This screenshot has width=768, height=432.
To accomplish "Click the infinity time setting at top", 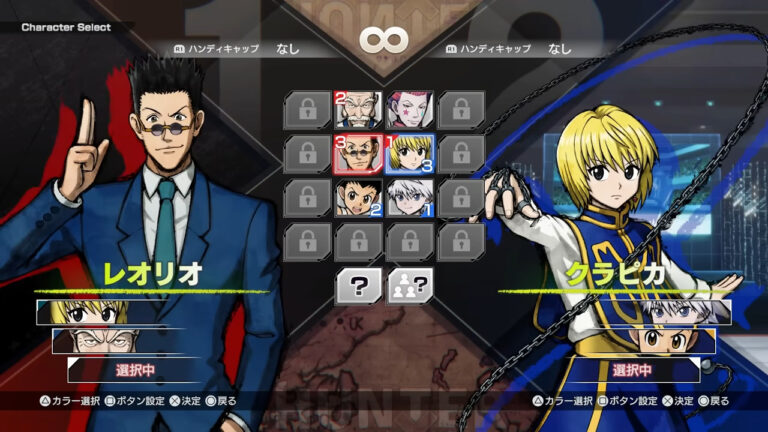I will [x=382, y=41].
